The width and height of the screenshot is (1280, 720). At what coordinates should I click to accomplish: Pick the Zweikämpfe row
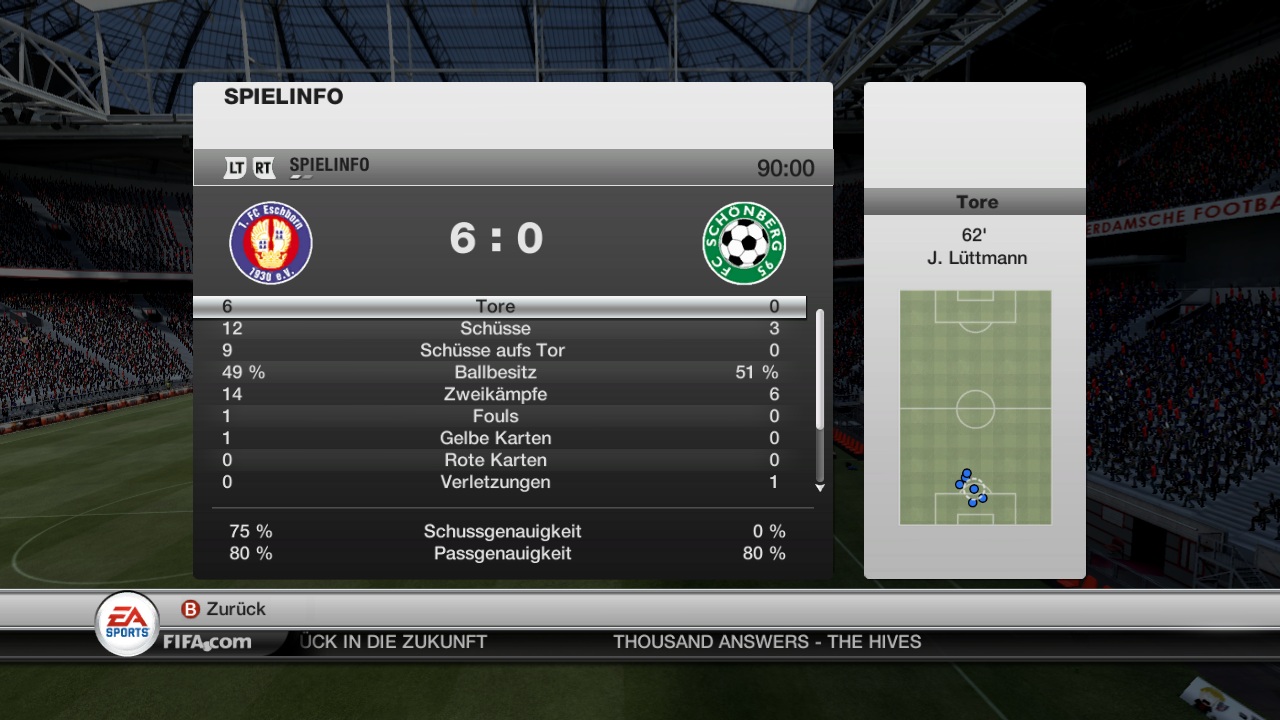click(x=496, y=394)
